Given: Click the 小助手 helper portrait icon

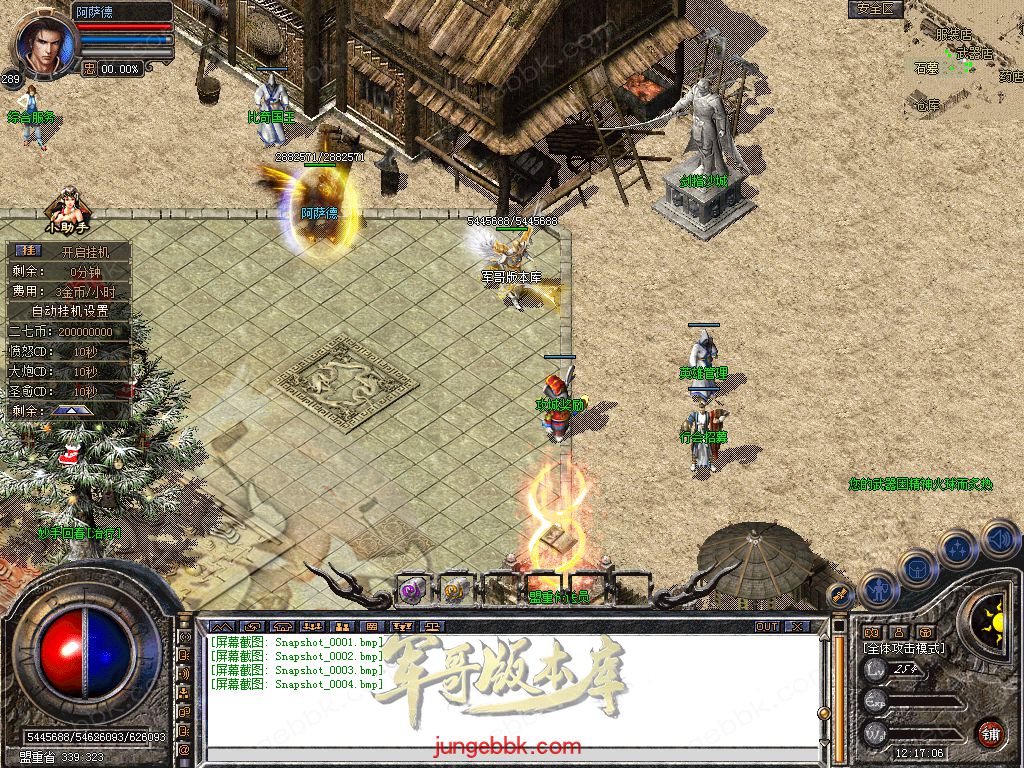Looking at the screenshot, I should click(x=68, y=205).
